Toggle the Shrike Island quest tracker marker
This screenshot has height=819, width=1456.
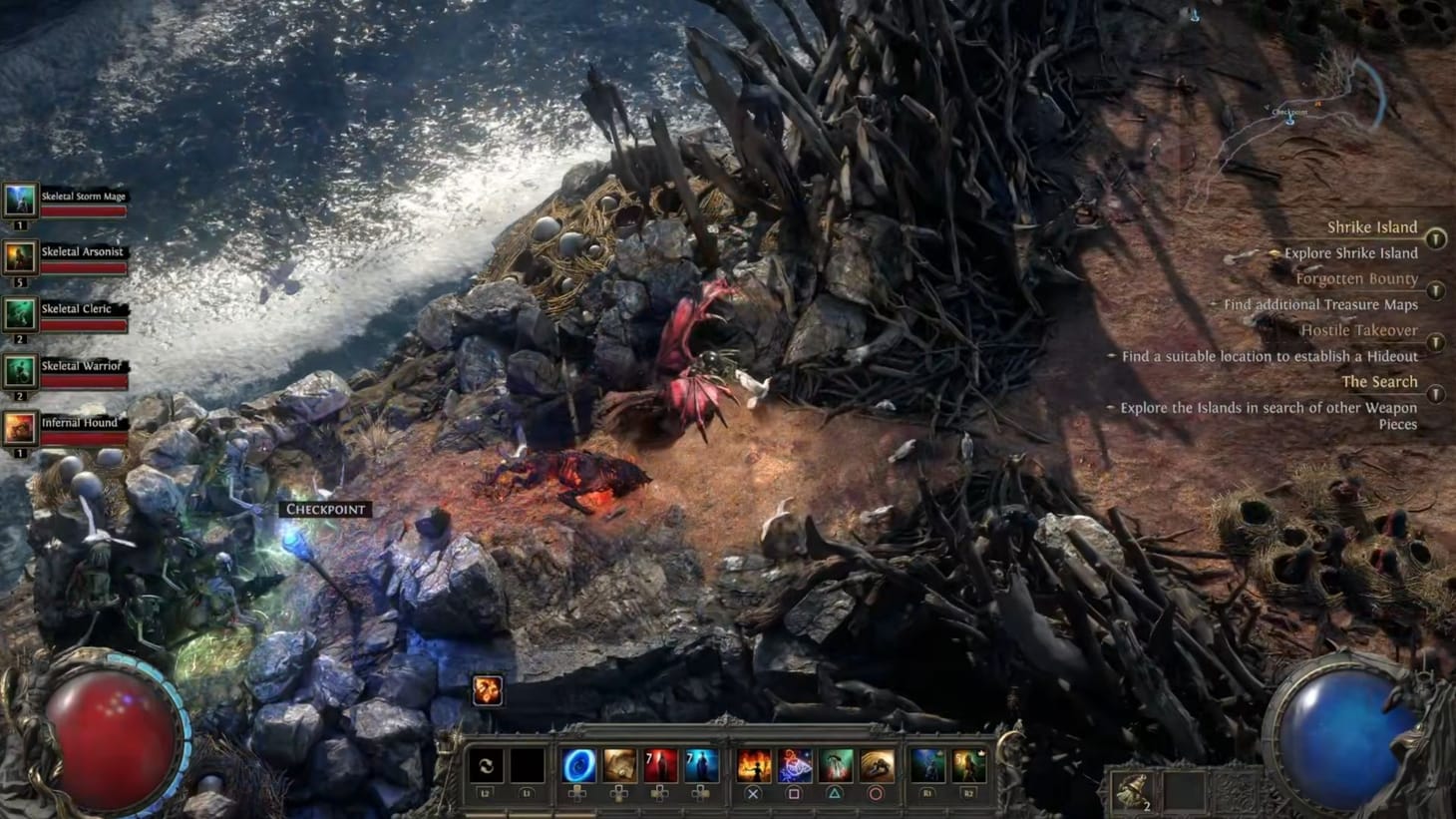[x=1436, y=239]
